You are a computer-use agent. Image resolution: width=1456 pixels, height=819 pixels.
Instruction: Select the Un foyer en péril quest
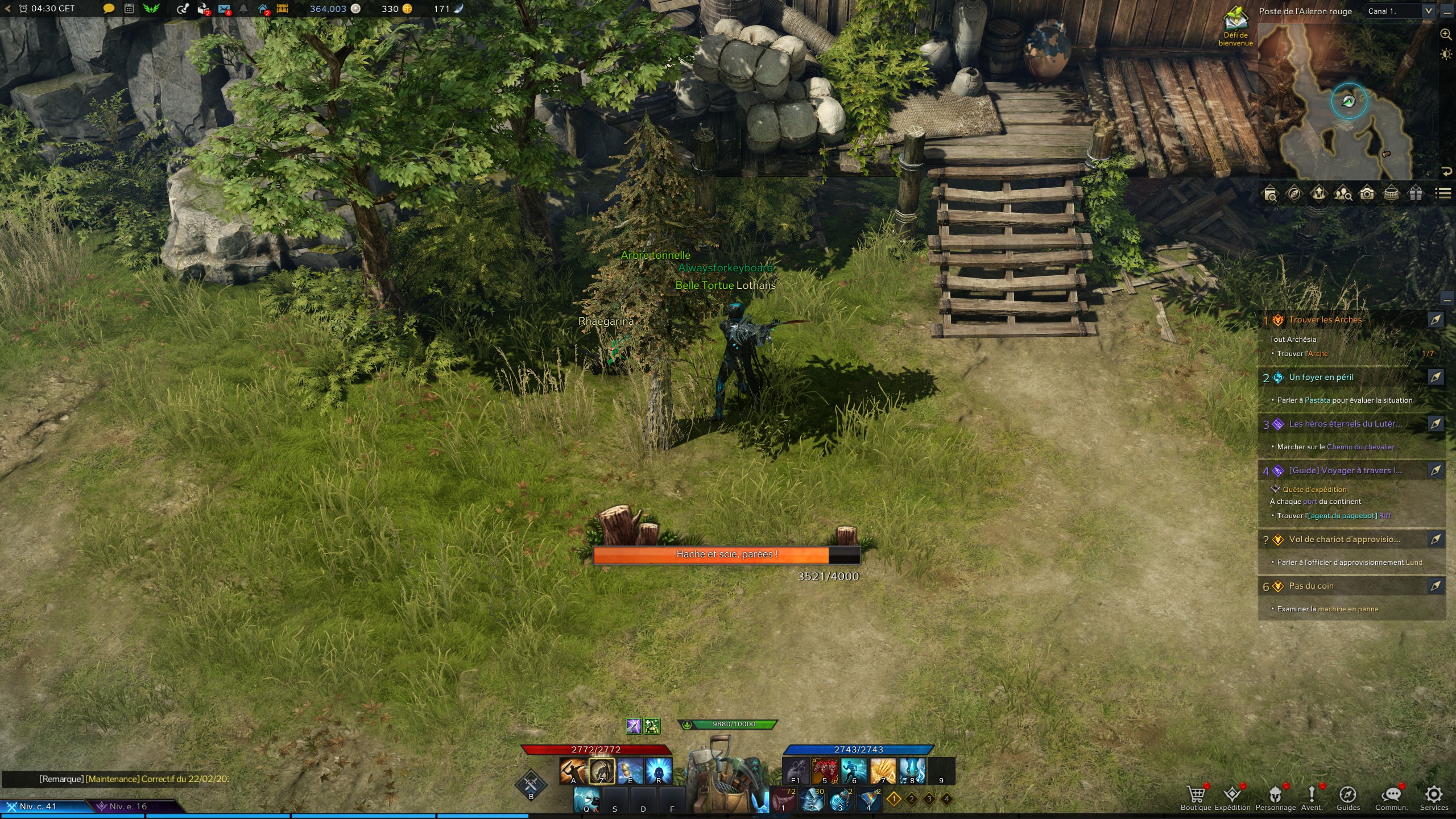(1321, 378)
